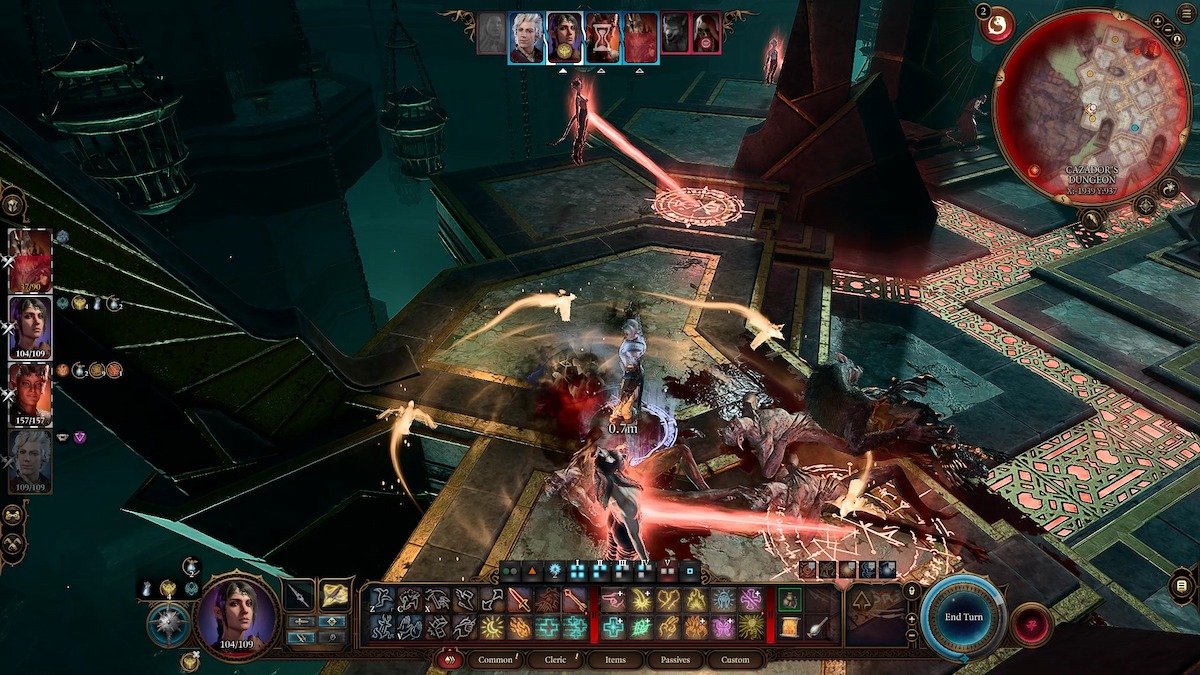Click the hourglass portrait in turn order
The image size is (1200, 675).
(602, 38)
